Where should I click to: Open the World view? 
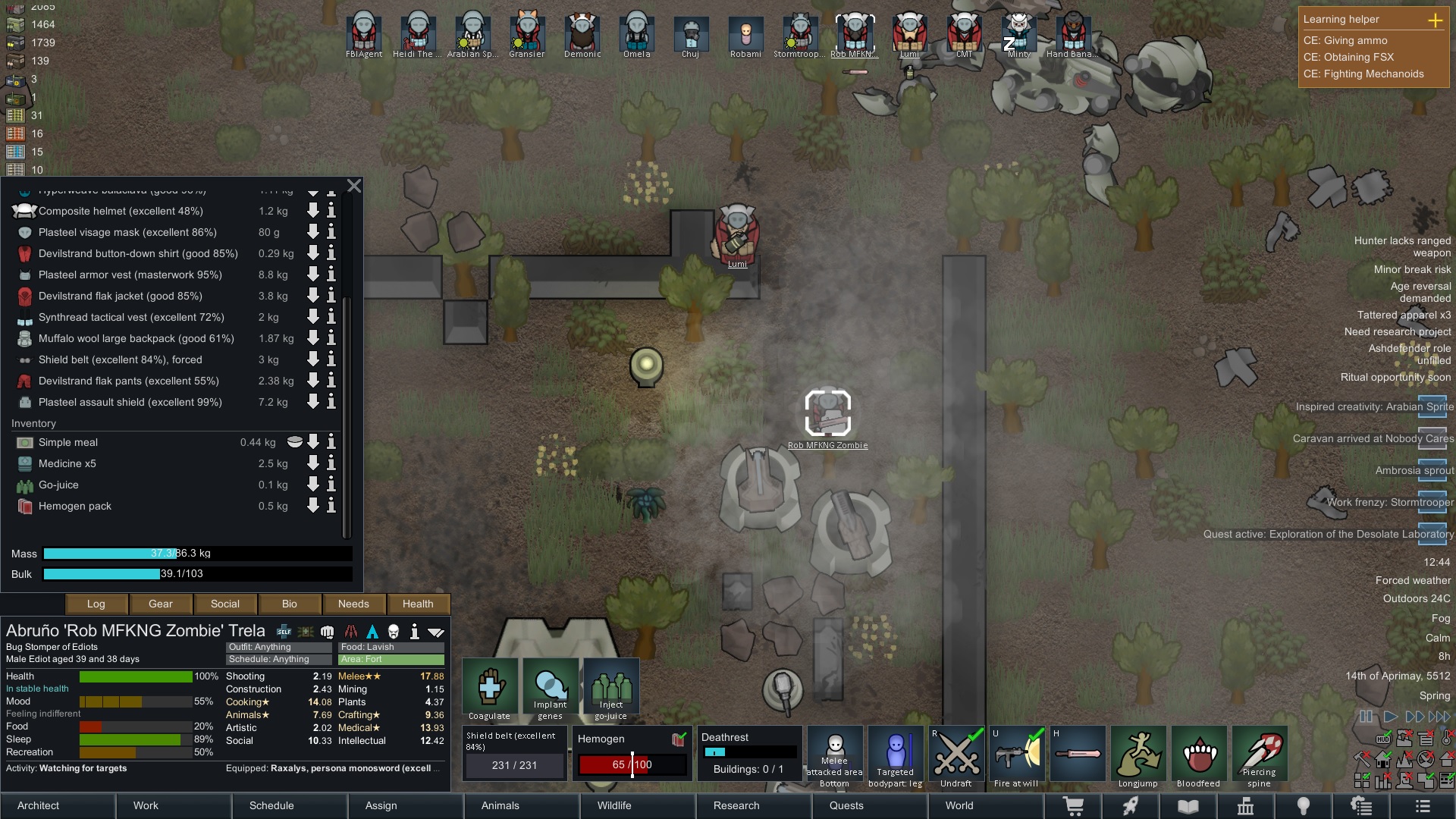click(x=959, y=805)
